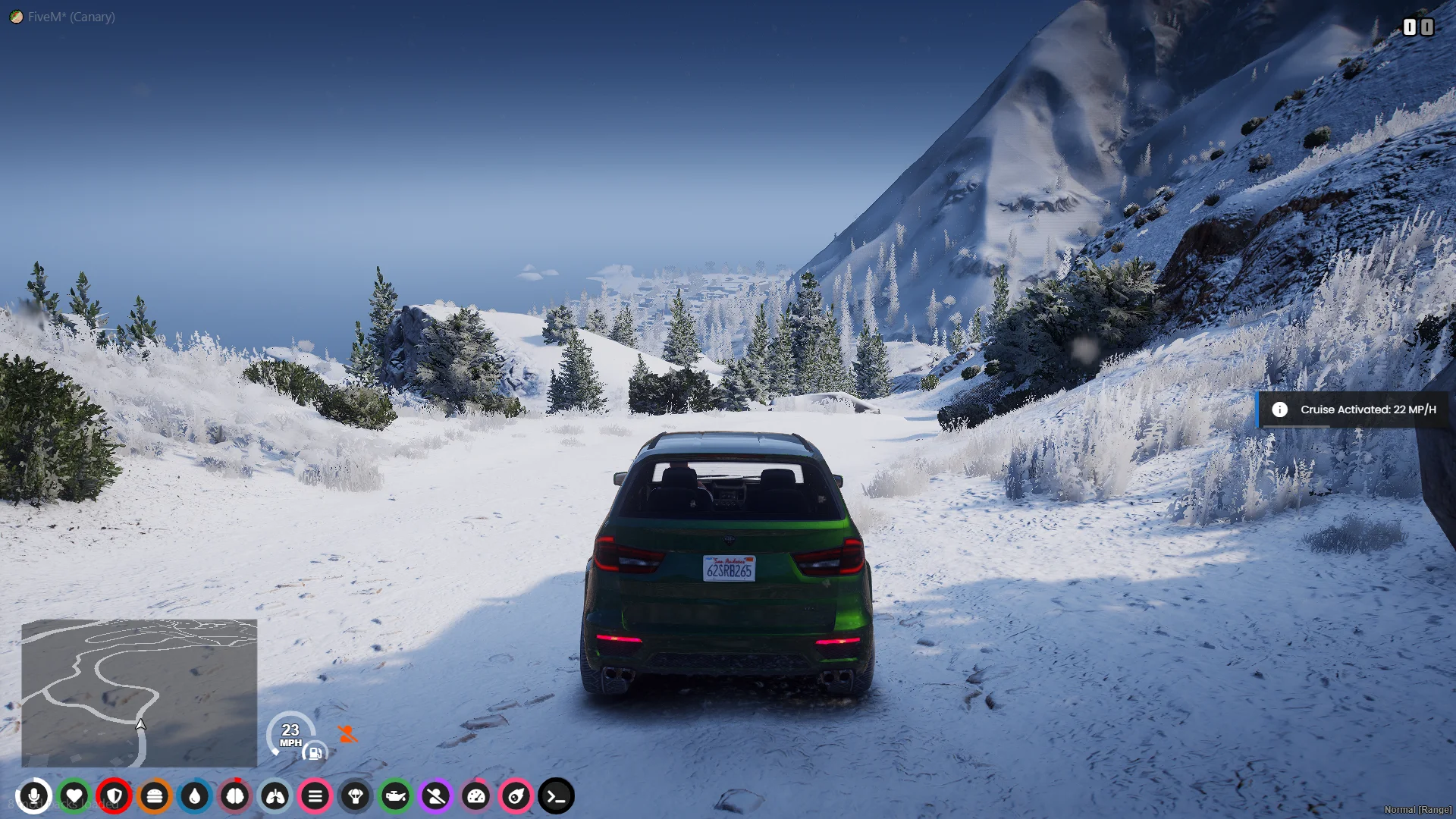
Task: Click the microphone voice icon
Action: tap(34, 796)
